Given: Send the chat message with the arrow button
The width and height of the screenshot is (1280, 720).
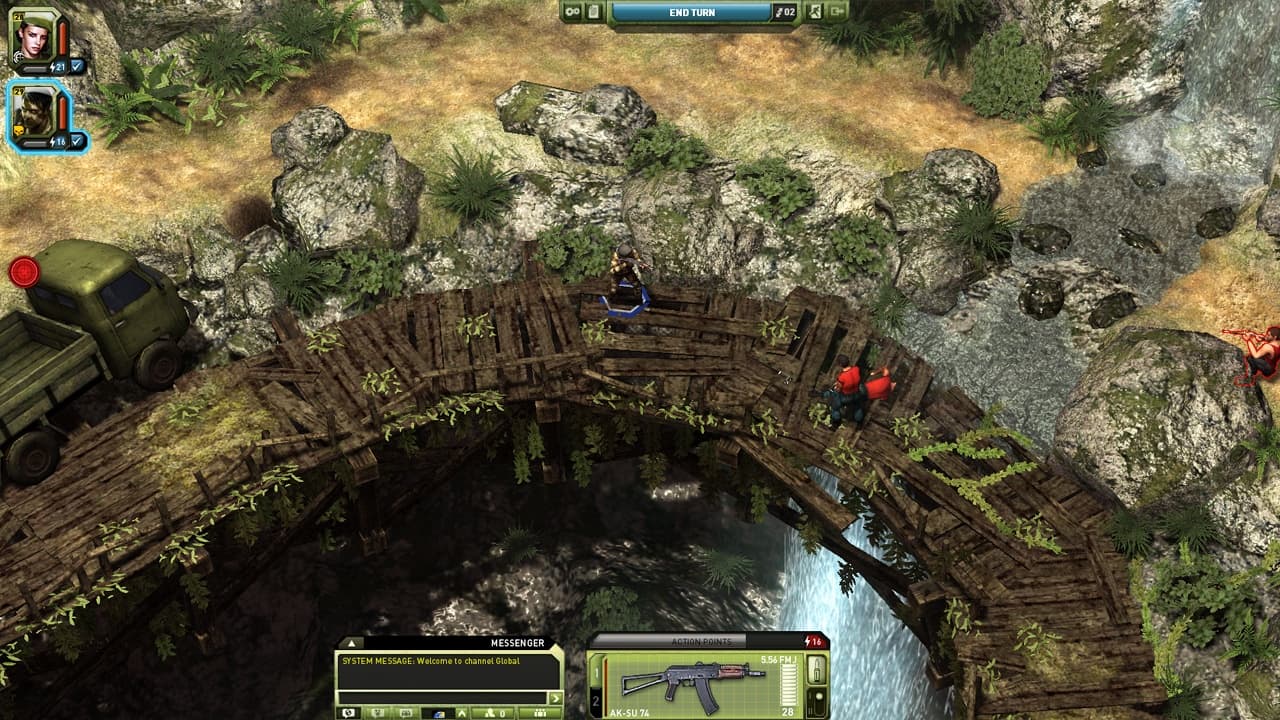Looking at the screenshot, I should tap(554, 697).
